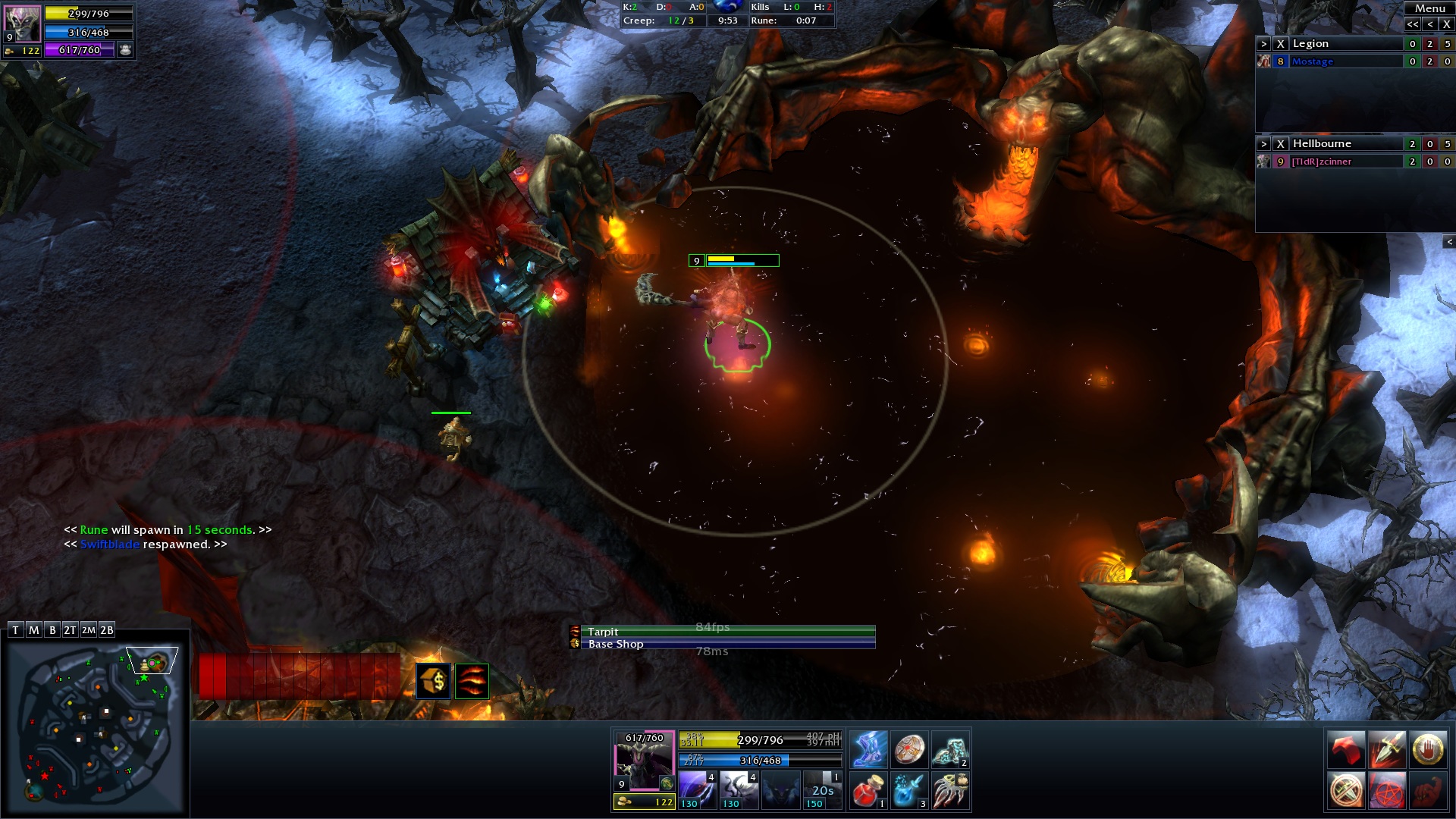The height and width of the screenshot is (819, 1456).
Task: Collapse the Legion team section
Action: click(1263, 44)
